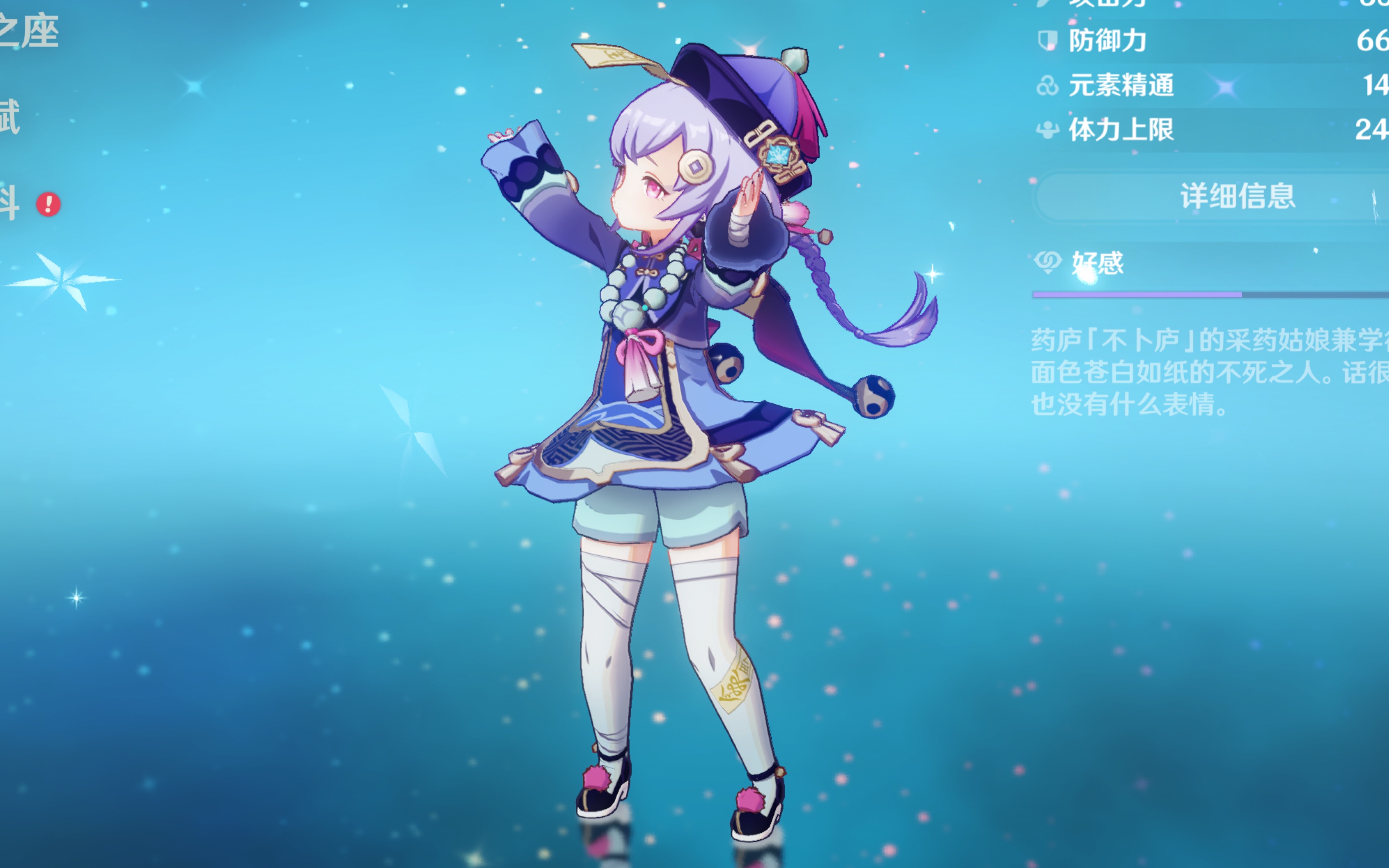Click the 体力上限 stamina icon
Viewport: 1389px width, 868px height.
tap(1047, 131)
